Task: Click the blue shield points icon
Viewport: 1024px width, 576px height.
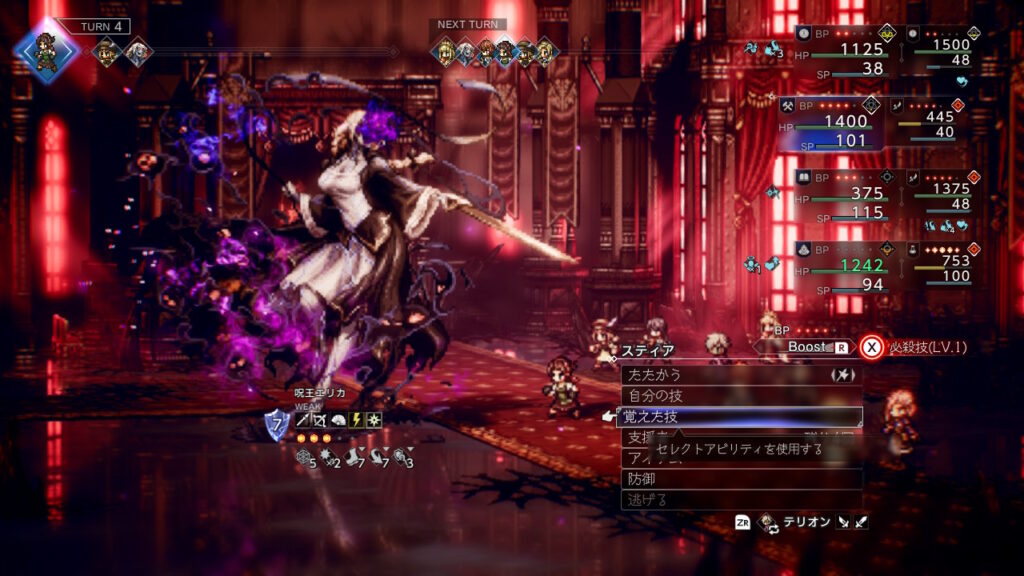Action: (x=277, y=424)
